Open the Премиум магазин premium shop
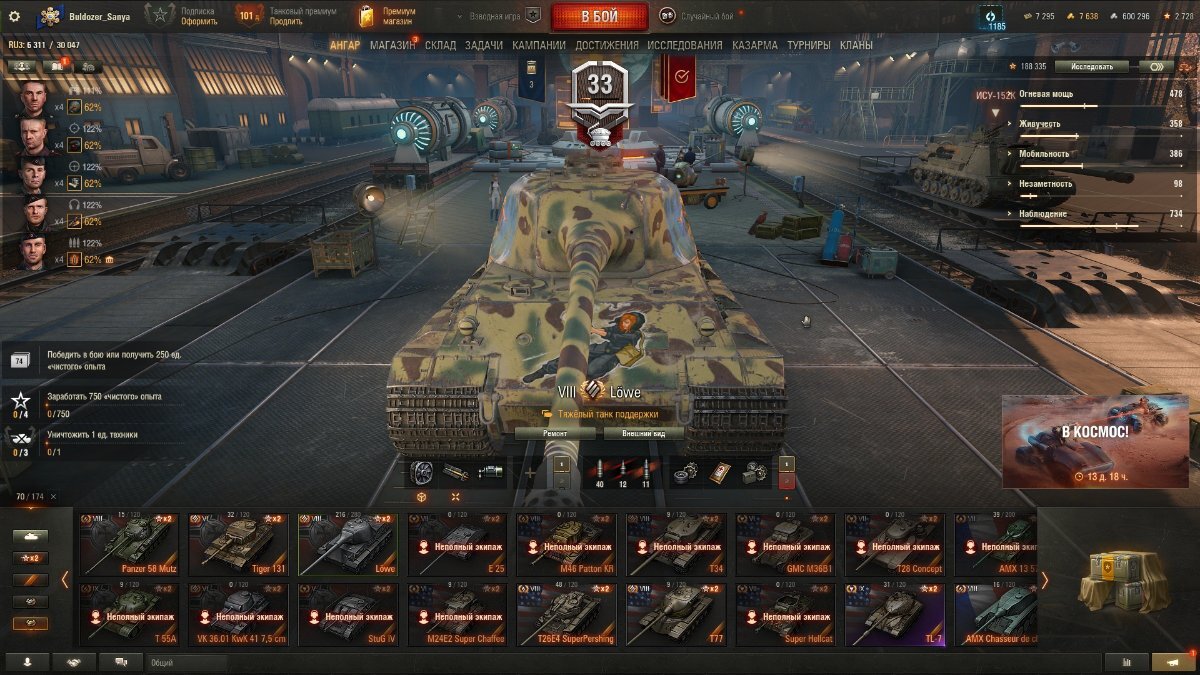The width and height of the screenshot is (1200, 675). coord(387,16)
